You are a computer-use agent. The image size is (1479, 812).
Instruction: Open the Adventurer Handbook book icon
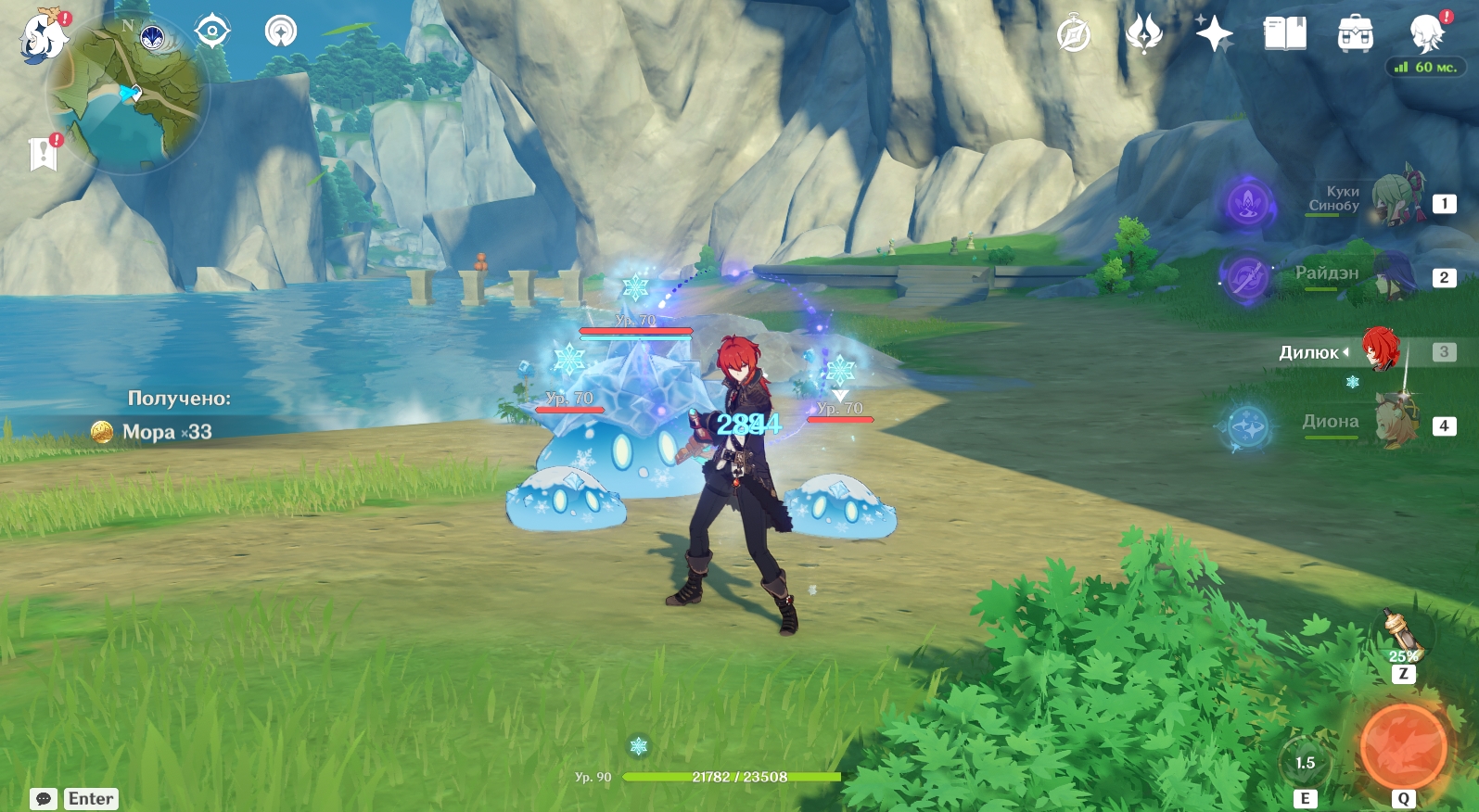[1284, 35]
